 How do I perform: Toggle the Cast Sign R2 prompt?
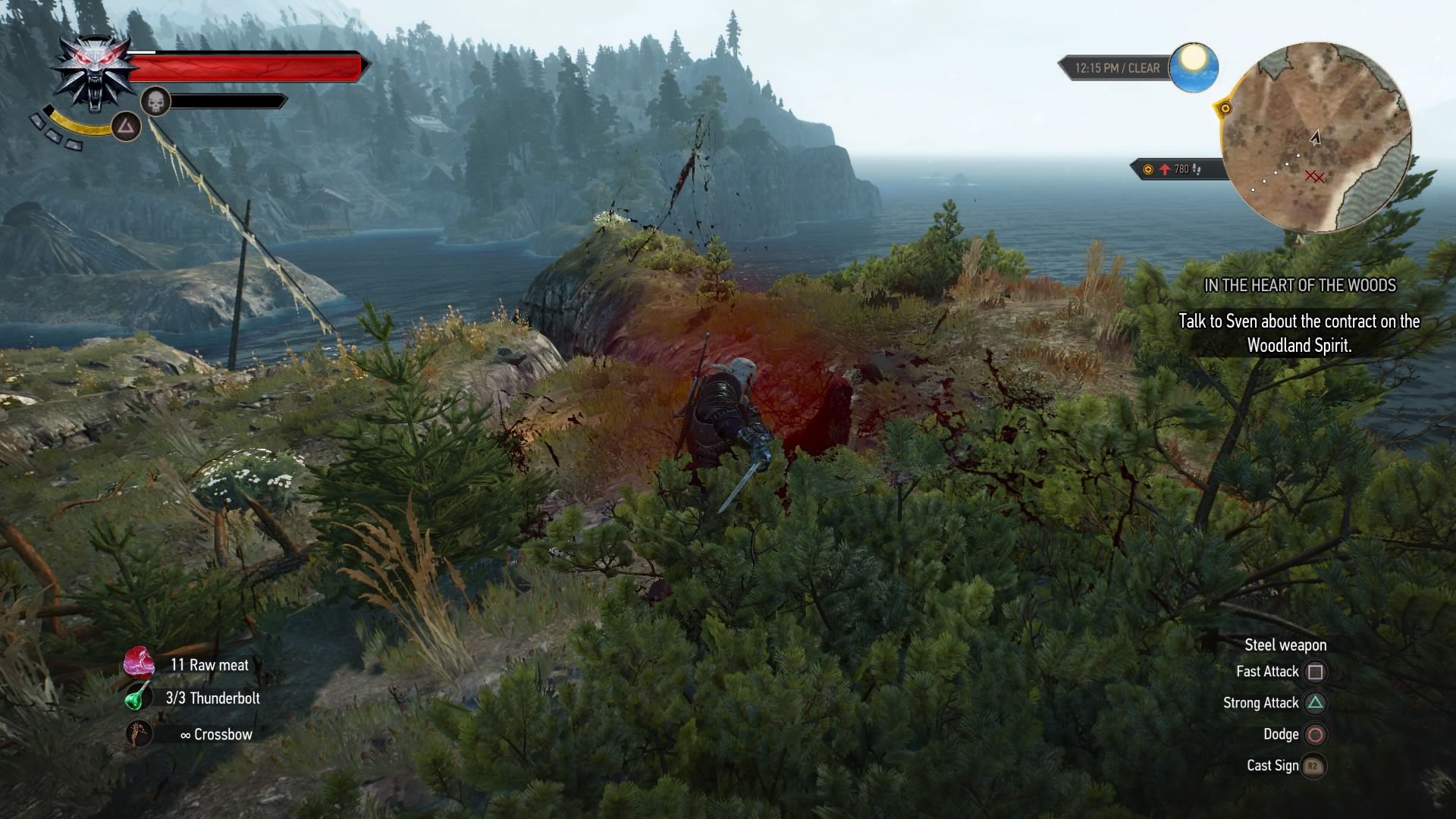pyautogui.click(x=1313, y=765)
